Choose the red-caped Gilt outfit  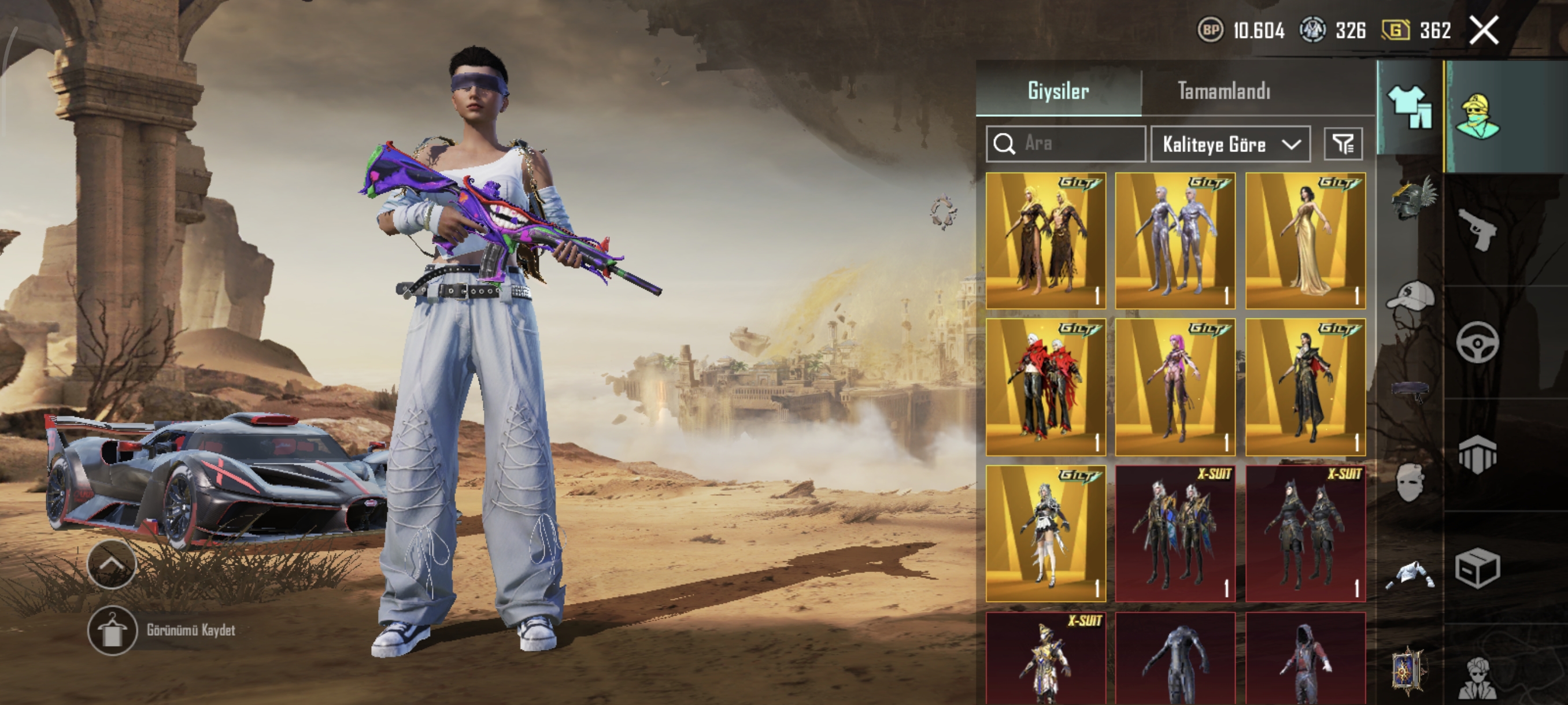click(x=1045, y=387)
